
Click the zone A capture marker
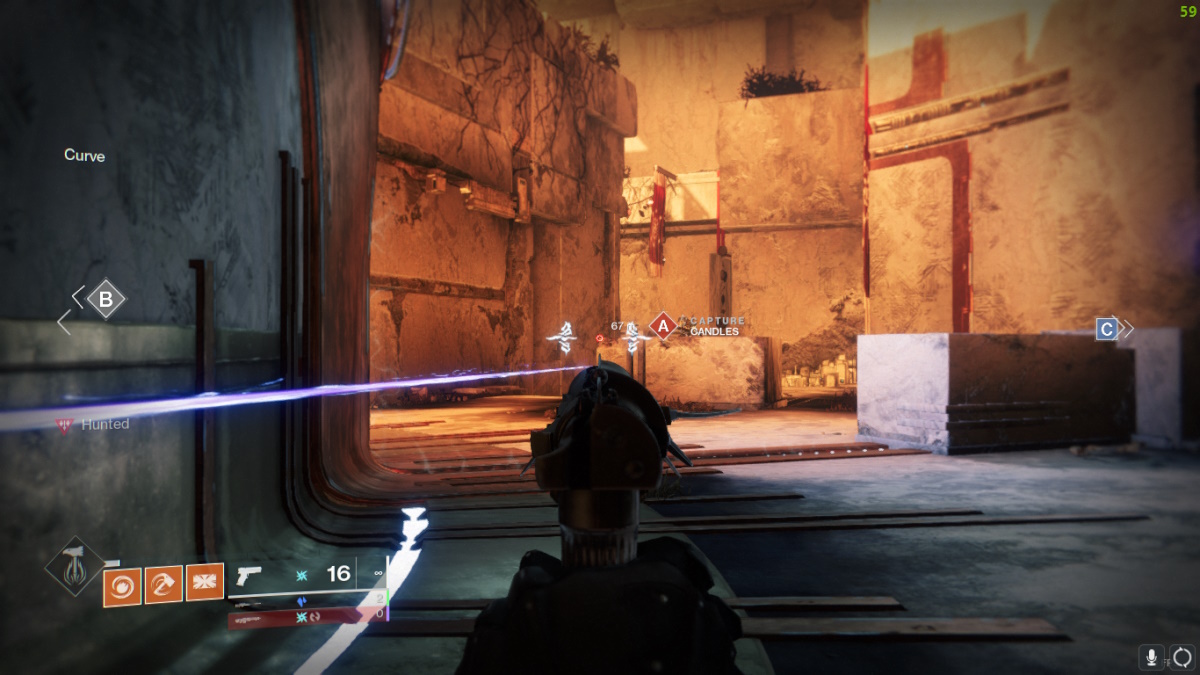[x=662, y=325]
